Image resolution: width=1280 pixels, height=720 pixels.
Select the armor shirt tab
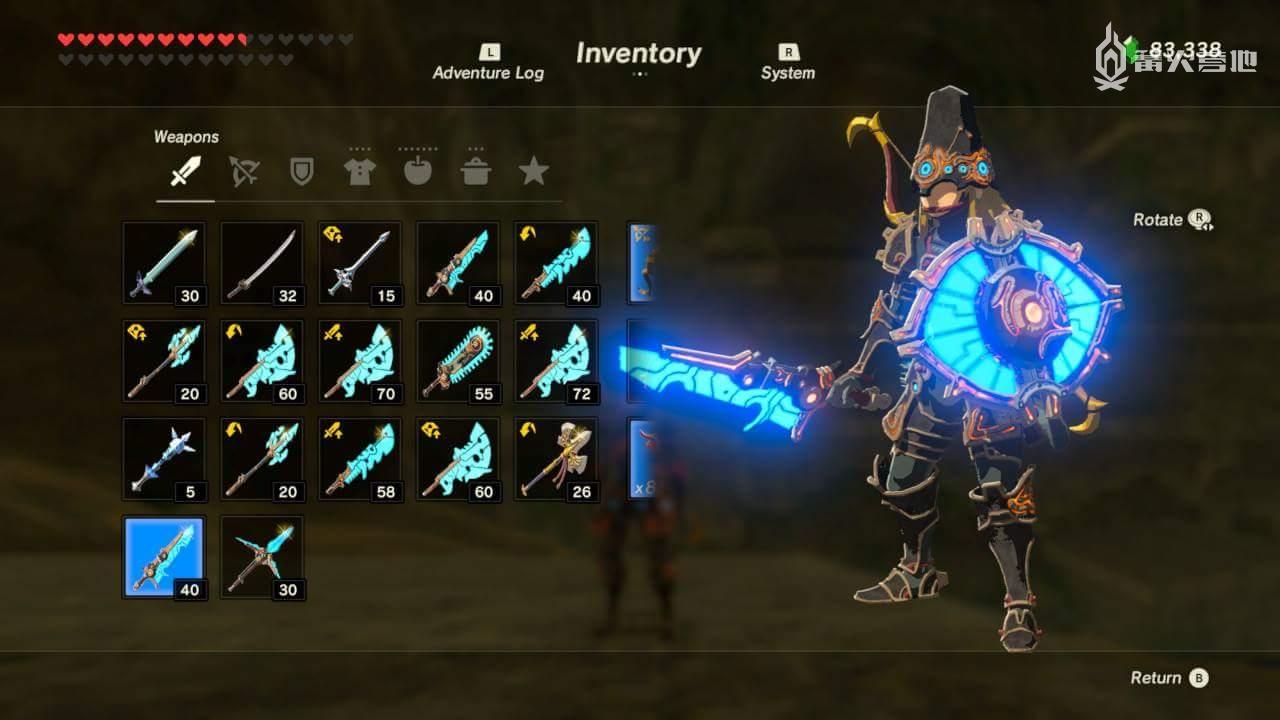coord(359,172)
